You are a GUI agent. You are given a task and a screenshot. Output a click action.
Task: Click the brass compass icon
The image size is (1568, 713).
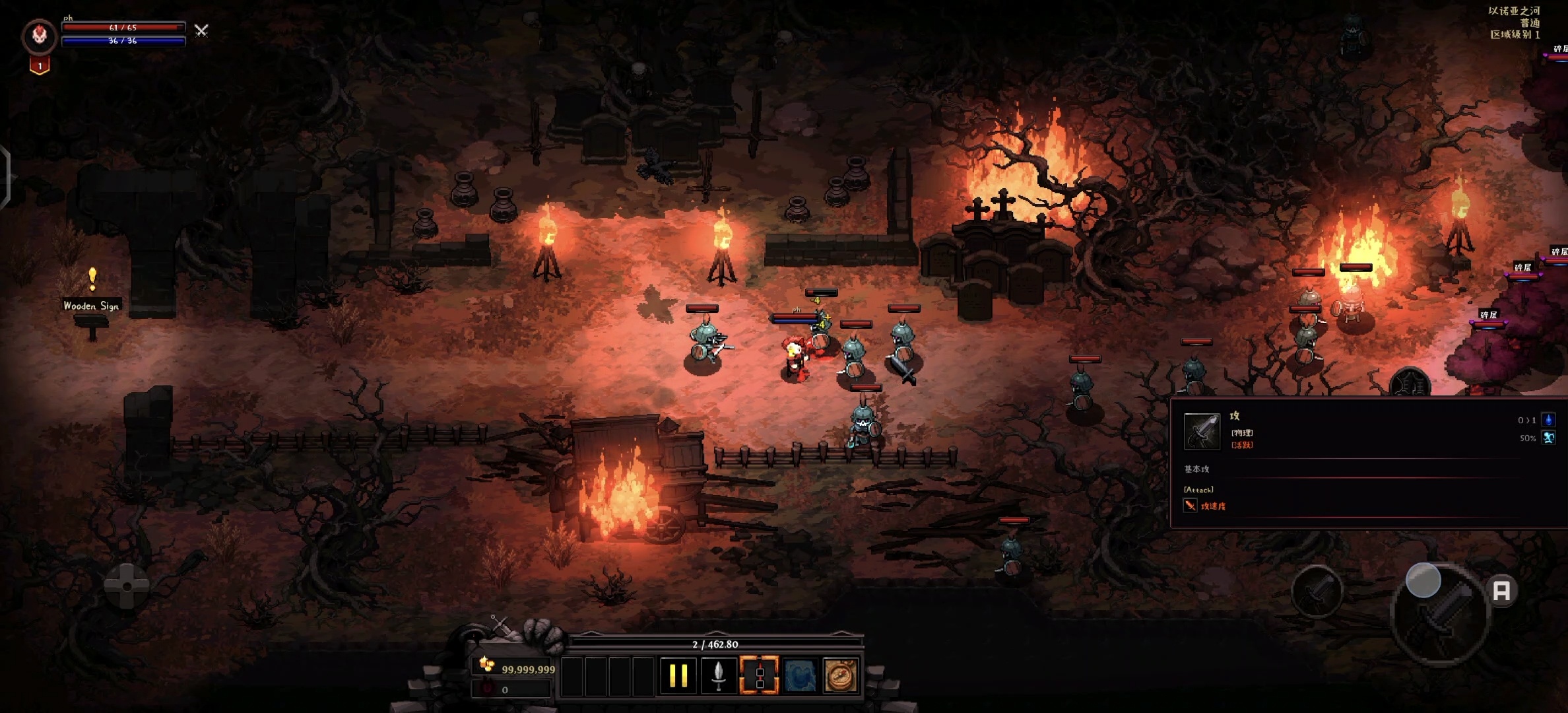tap(840, 675)
